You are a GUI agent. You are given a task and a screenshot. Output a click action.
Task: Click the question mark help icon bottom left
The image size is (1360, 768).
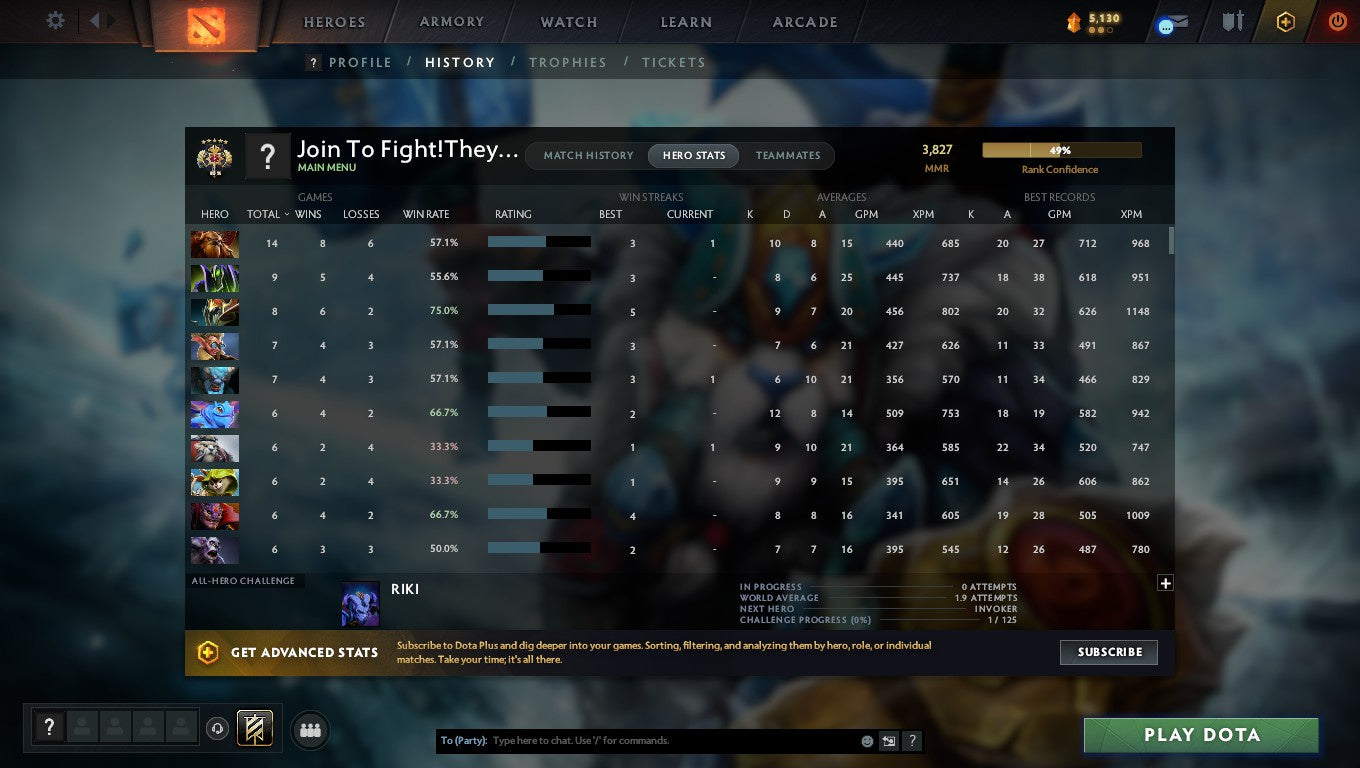(49, 727)
